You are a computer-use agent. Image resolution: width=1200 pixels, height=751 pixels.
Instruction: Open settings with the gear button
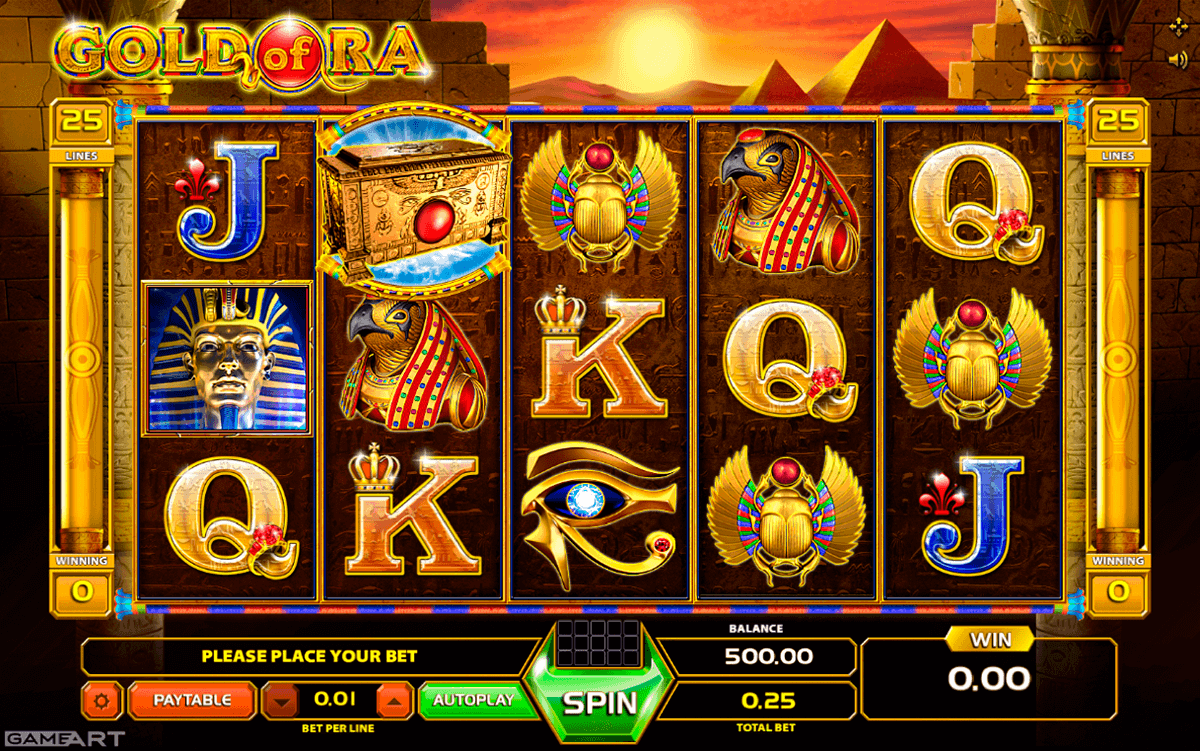100,701
